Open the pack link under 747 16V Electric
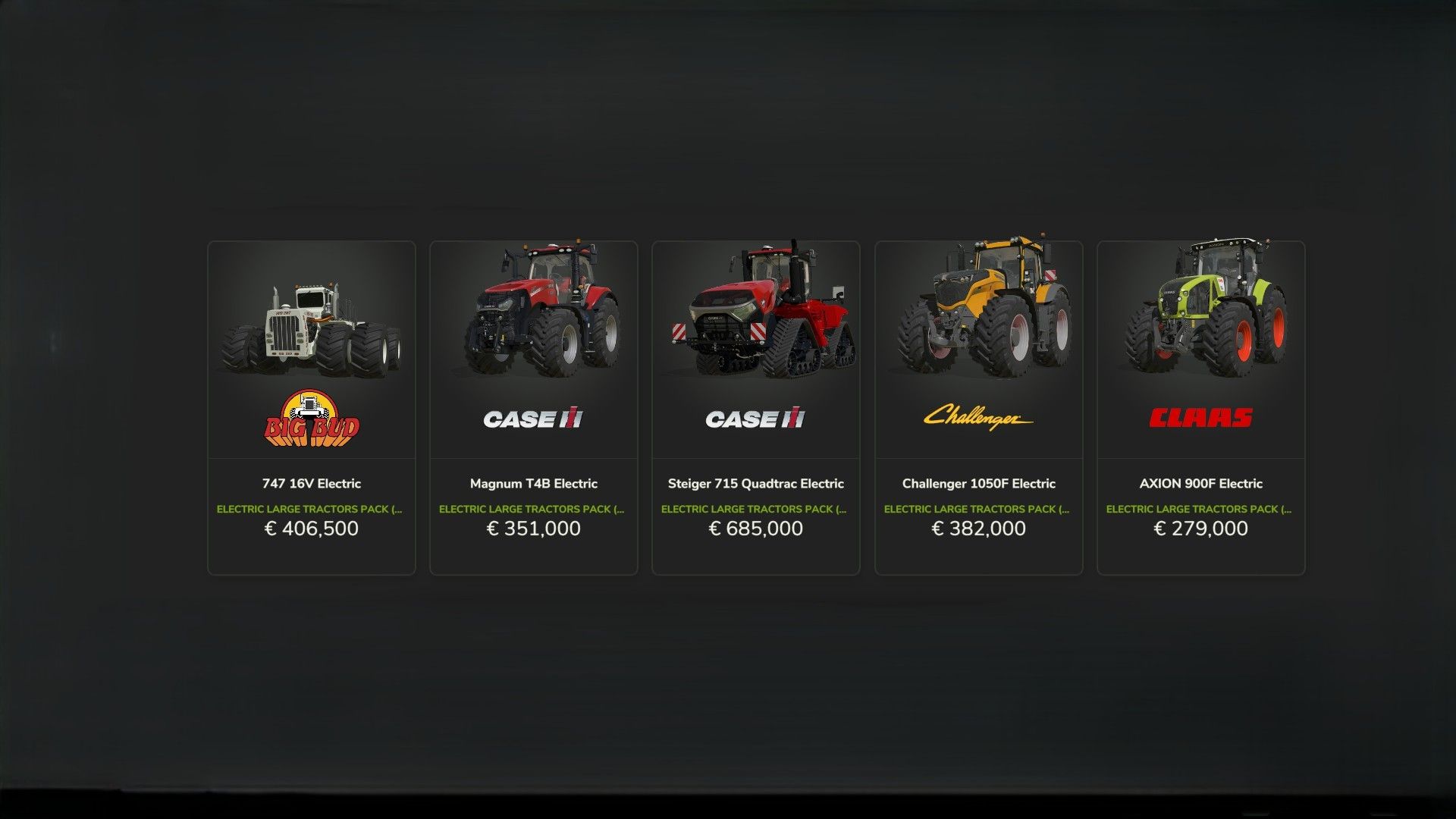The image size is (1456, 819). point(311,509)
